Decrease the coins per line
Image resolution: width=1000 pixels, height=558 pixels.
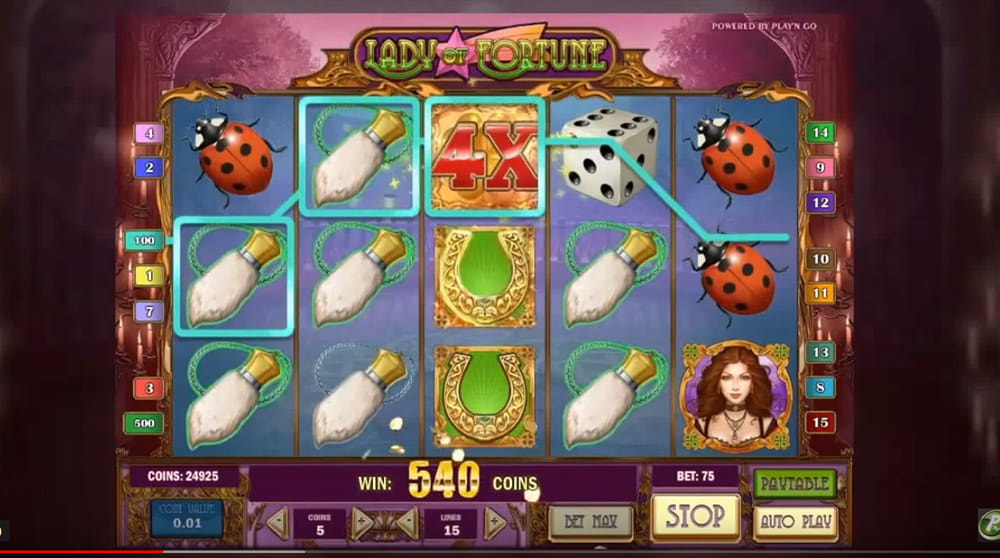tap(277, 522)
